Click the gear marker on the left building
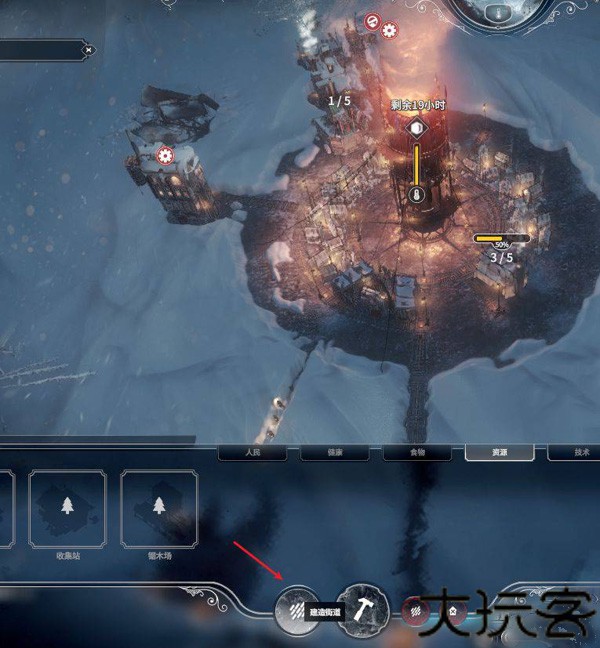This screenshot has height=648, width=600. point(166,156)
